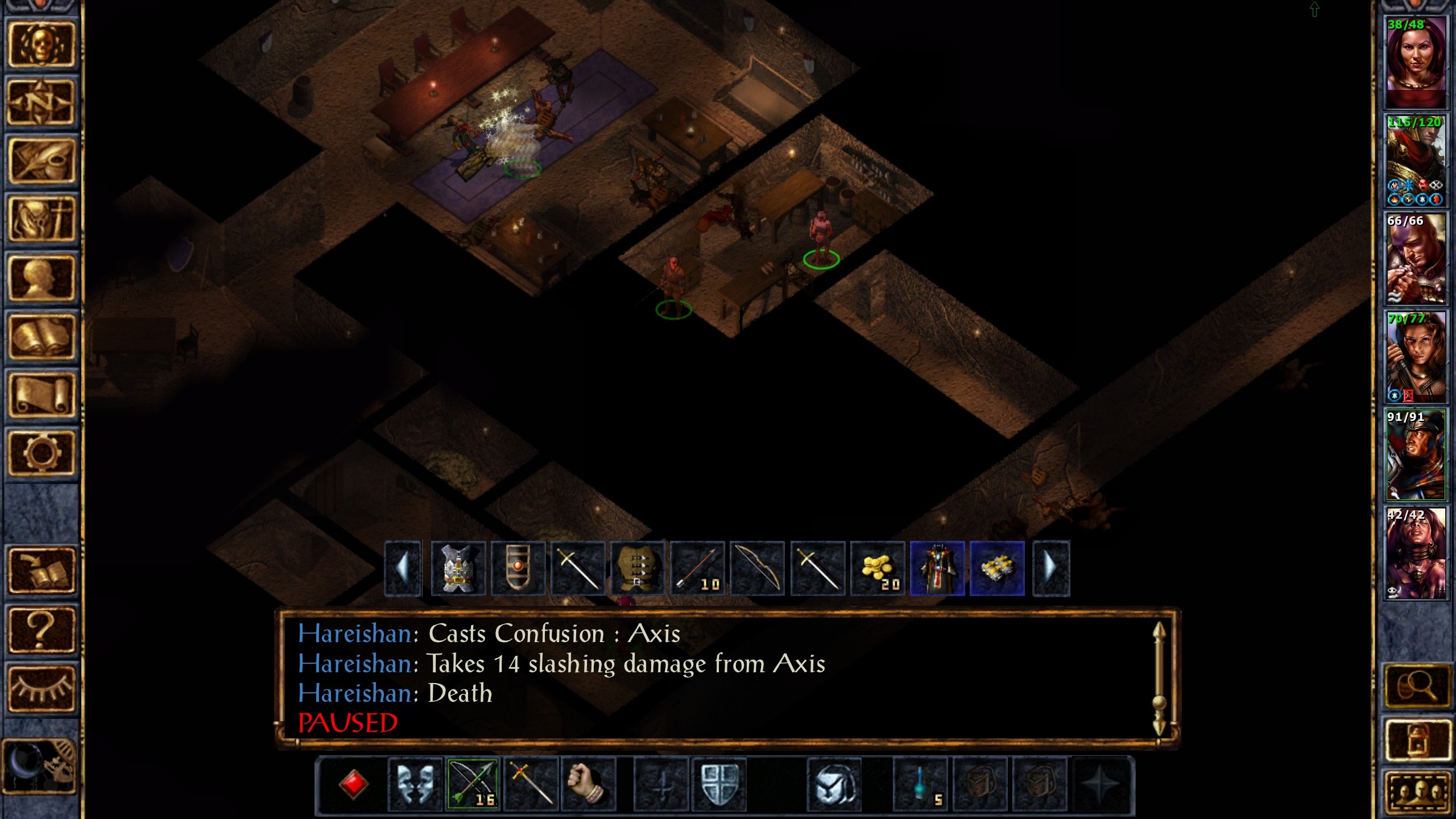Show next loot items with right arrow
Image resolution: width=1456 pixels, height=819 pixels.
click(x=1050, y=568)
